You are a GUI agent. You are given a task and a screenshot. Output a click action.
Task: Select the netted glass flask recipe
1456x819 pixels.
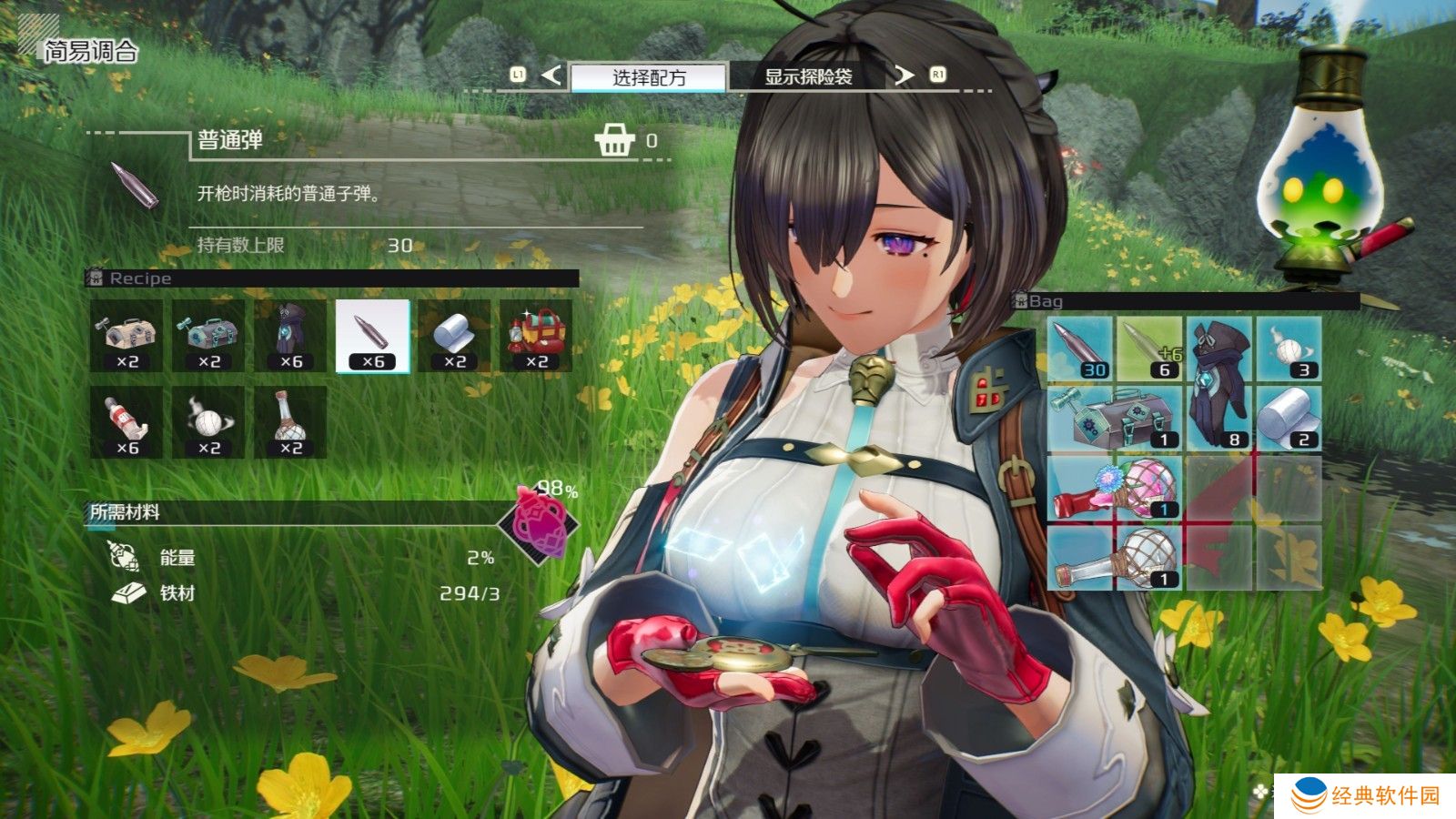[x=290, y=422]
